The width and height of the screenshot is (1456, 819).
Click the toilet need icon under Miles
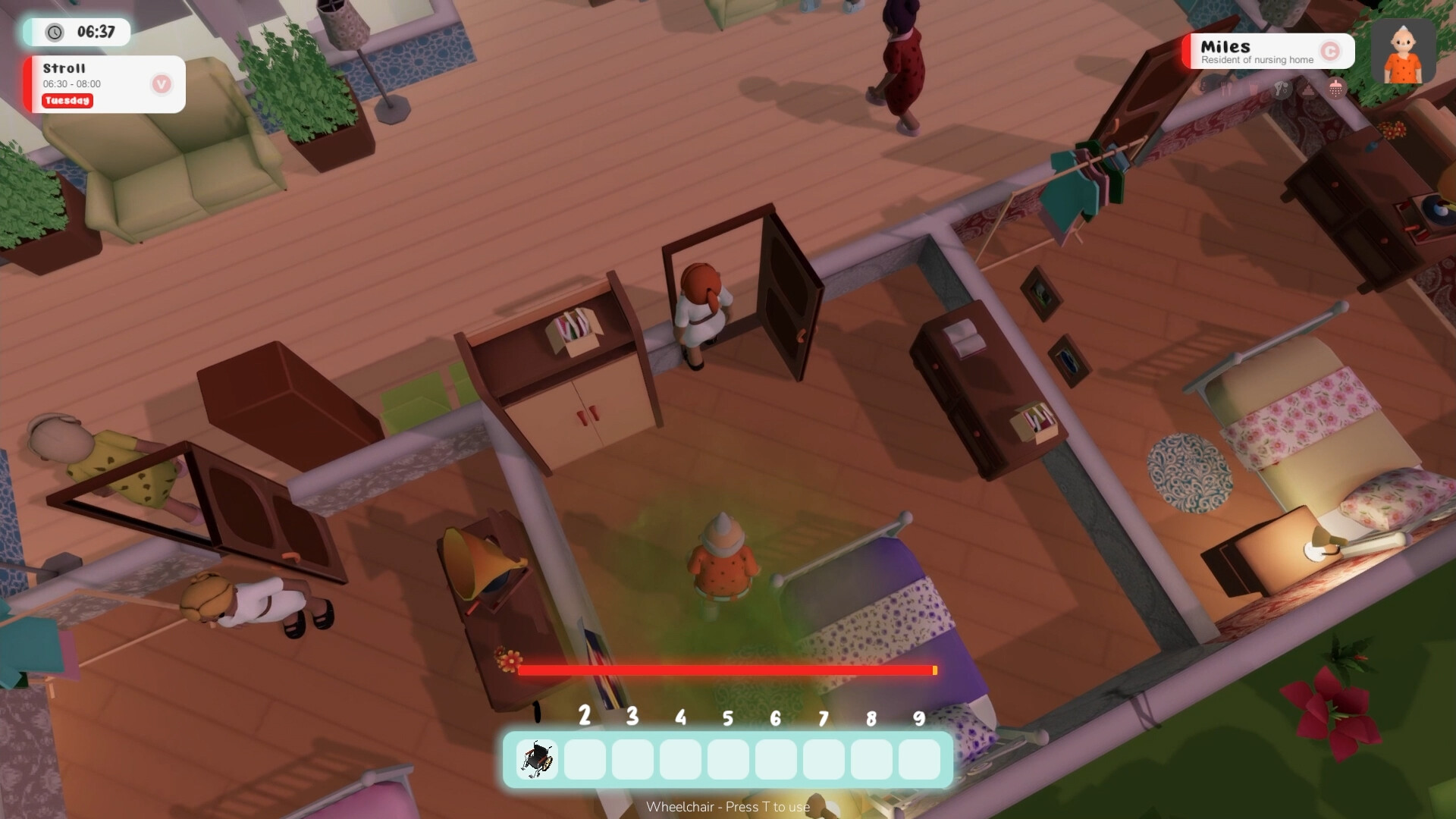click(x=1308, y=89)
